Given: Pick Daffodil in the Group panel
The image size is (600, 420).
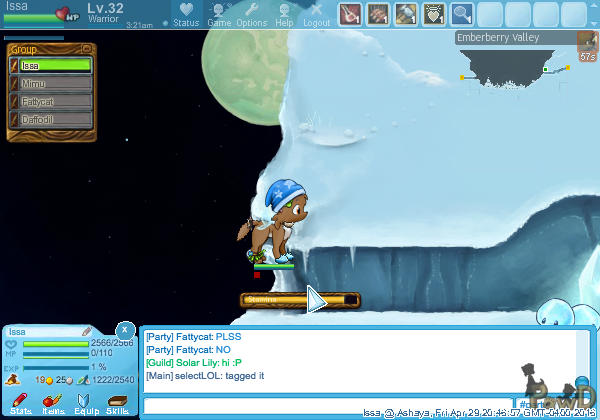Looking at the screenshot, I should point(56,119).
